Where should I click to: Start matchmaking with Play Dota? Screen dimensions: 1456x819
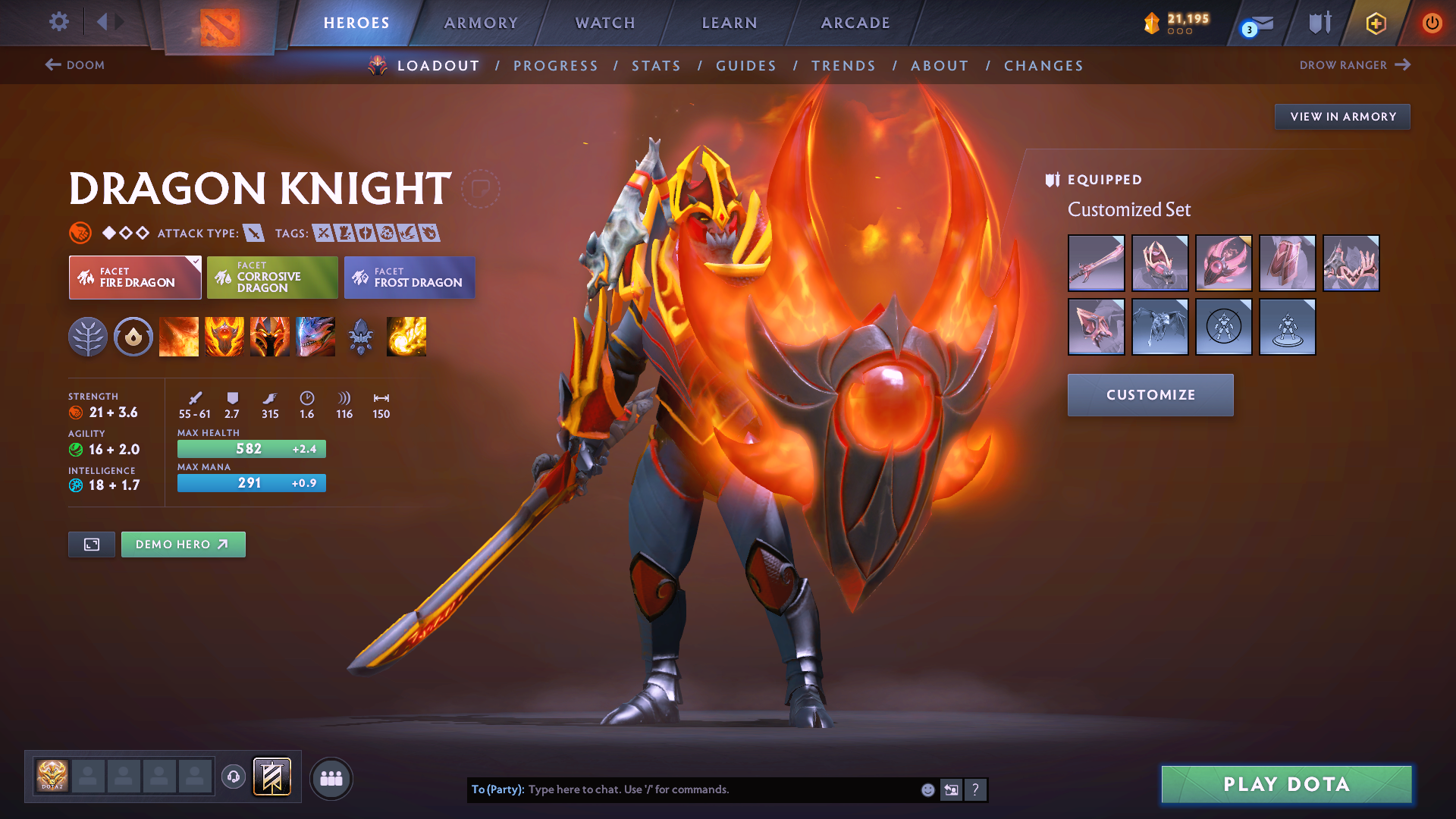pyautogui.click(x=1286, y=784)
